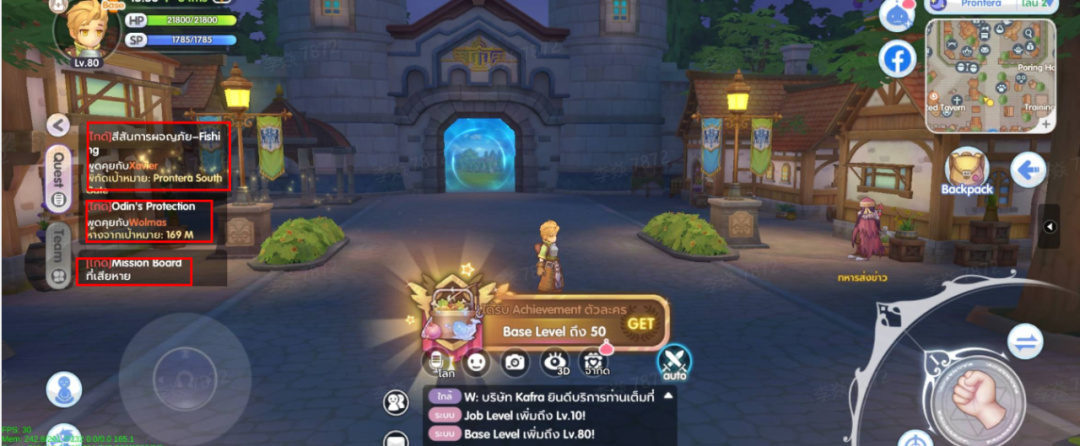Claim the Base Level 50 achievement with GET

pos(641,323)
